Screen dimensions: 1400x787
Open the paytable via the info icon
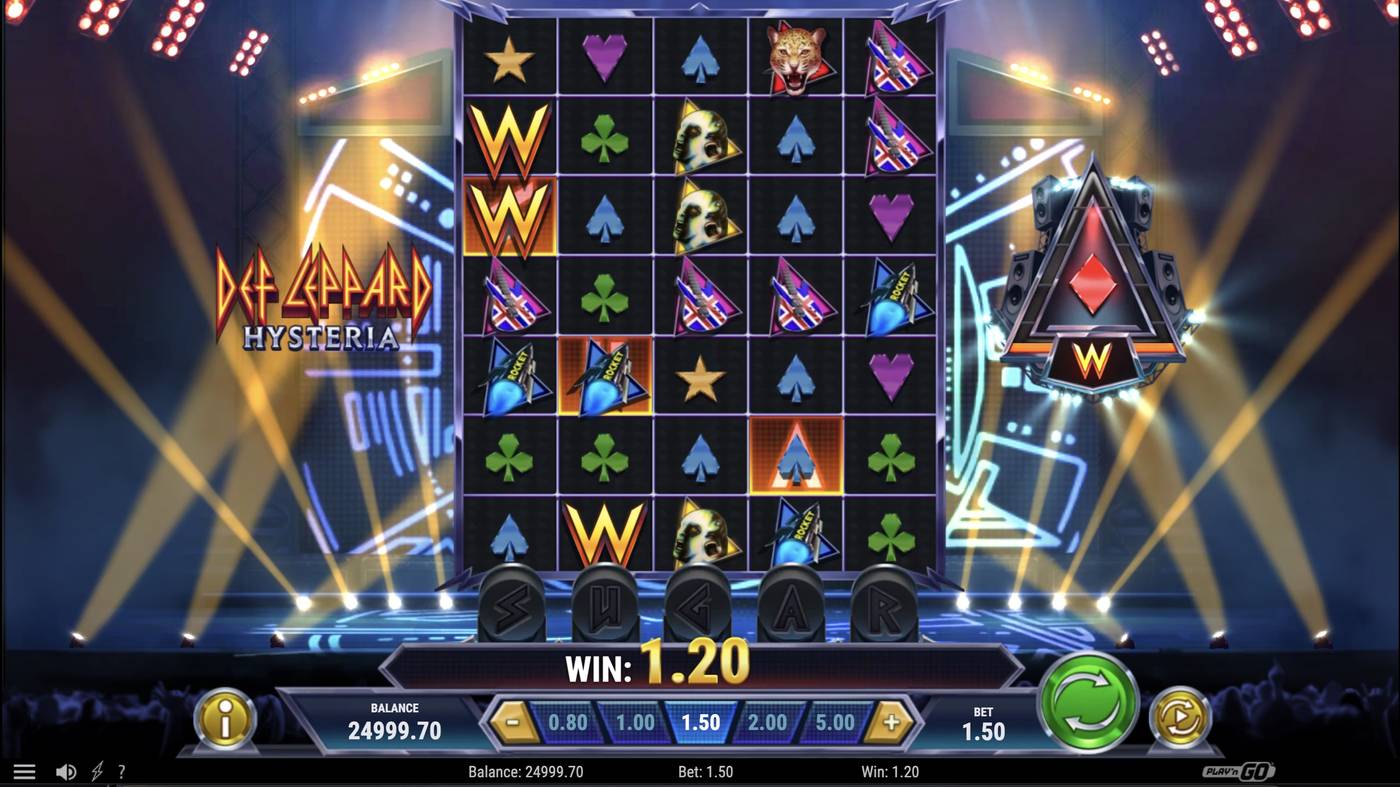(225, 719)
